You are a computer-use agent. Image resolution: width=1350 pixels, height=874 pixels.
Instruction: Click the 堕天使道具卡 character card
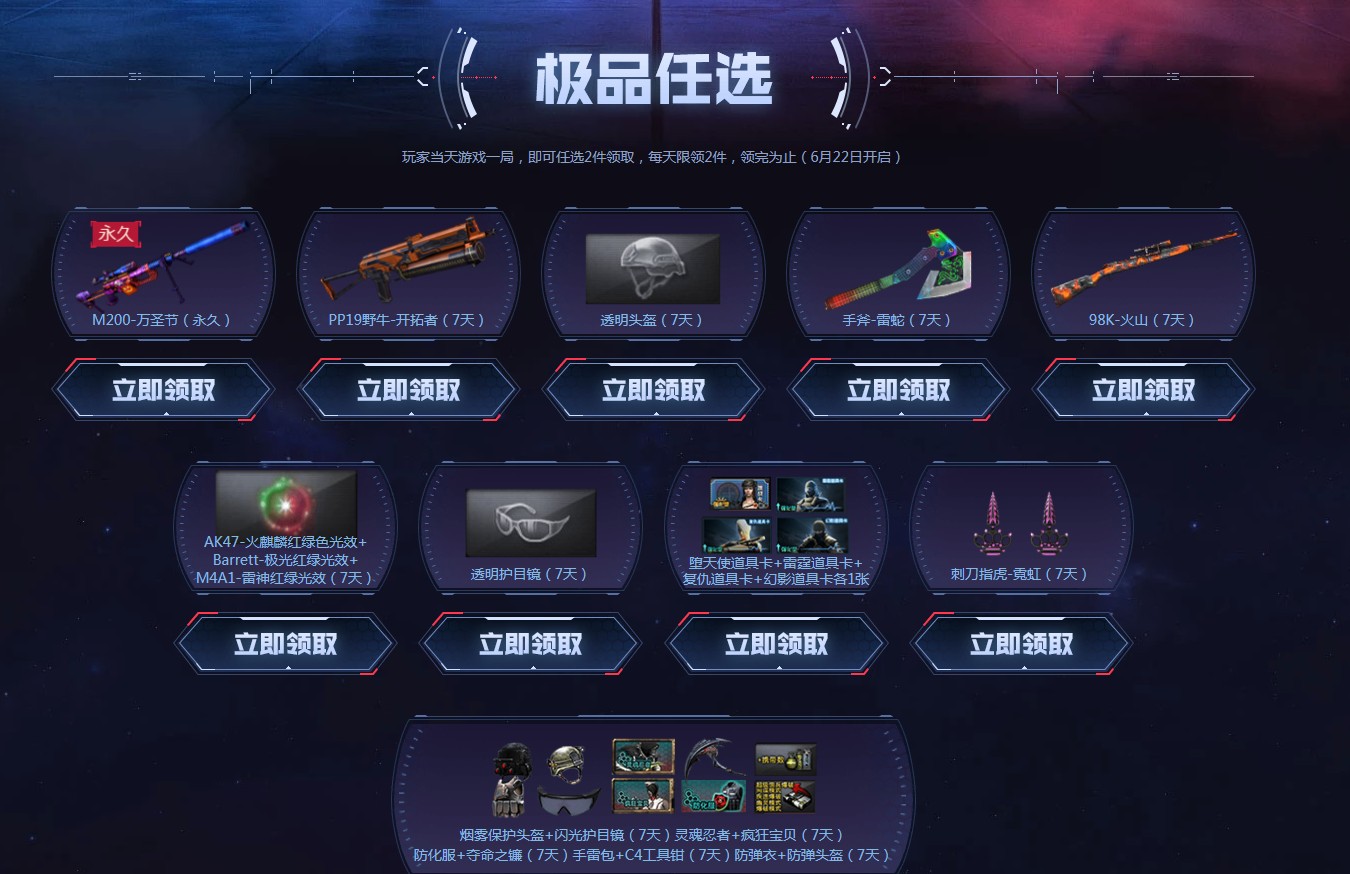click(x=739, y=493)
